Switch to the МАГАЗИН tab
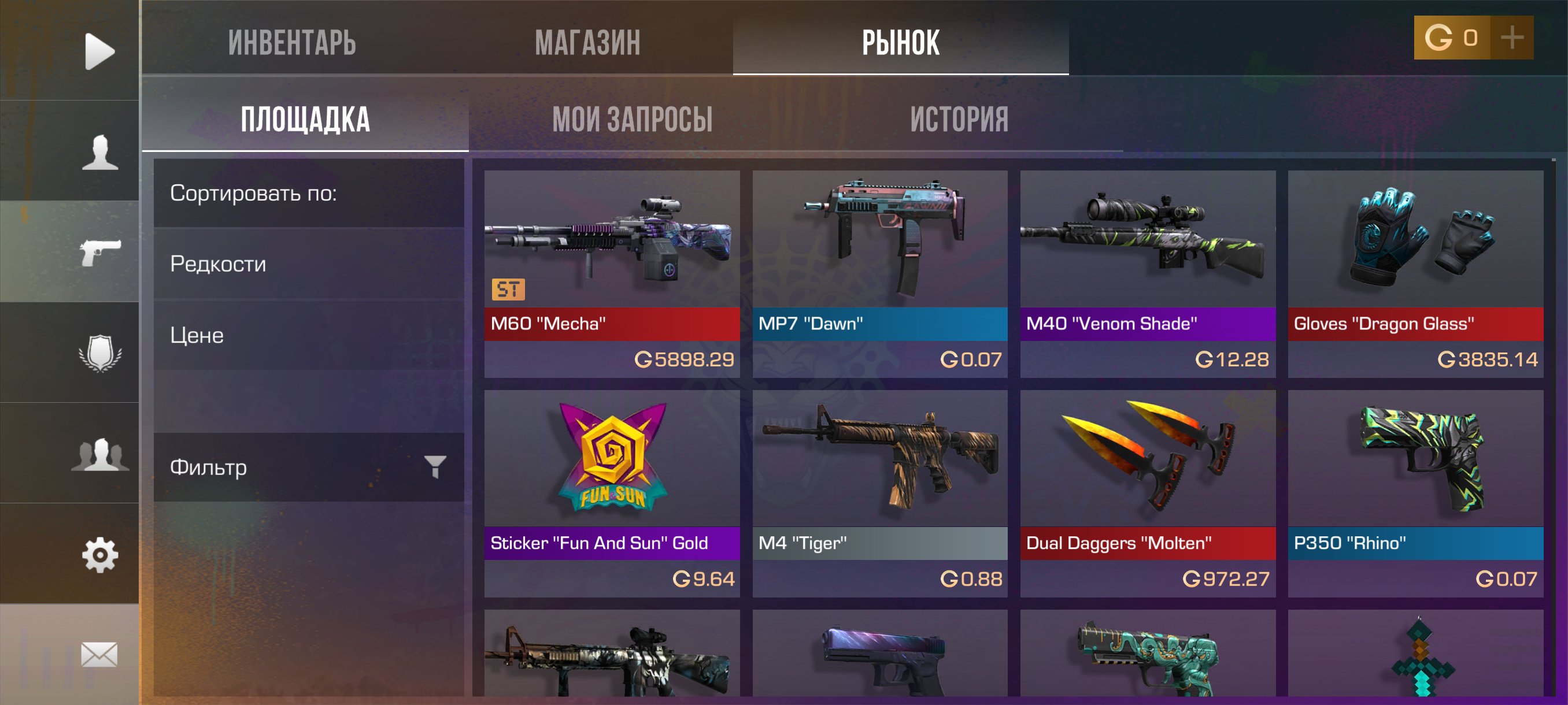This screenshot has width=1568, height=705. coord(588,42)
